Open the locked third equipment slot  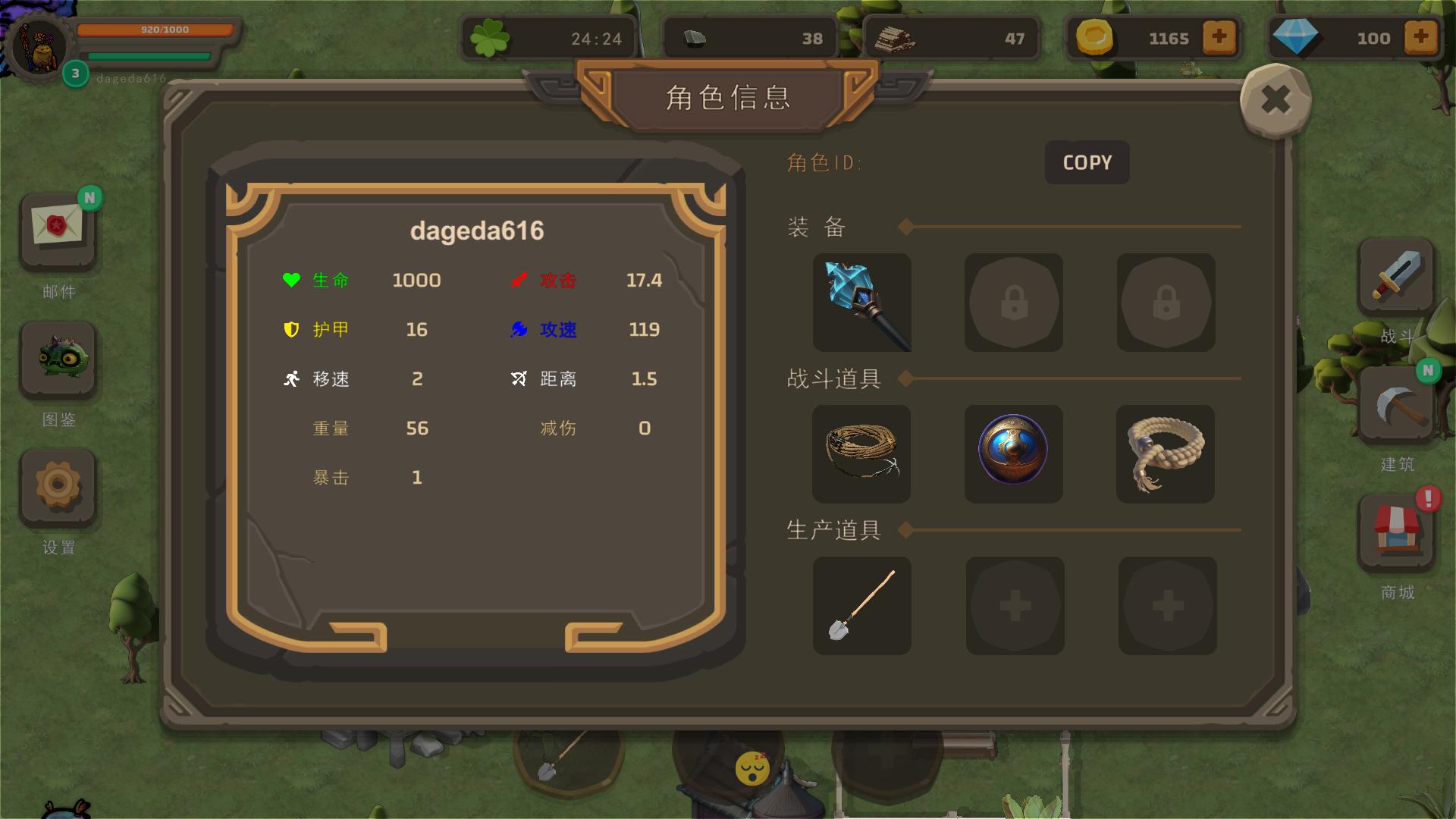tap(1166, 302)
